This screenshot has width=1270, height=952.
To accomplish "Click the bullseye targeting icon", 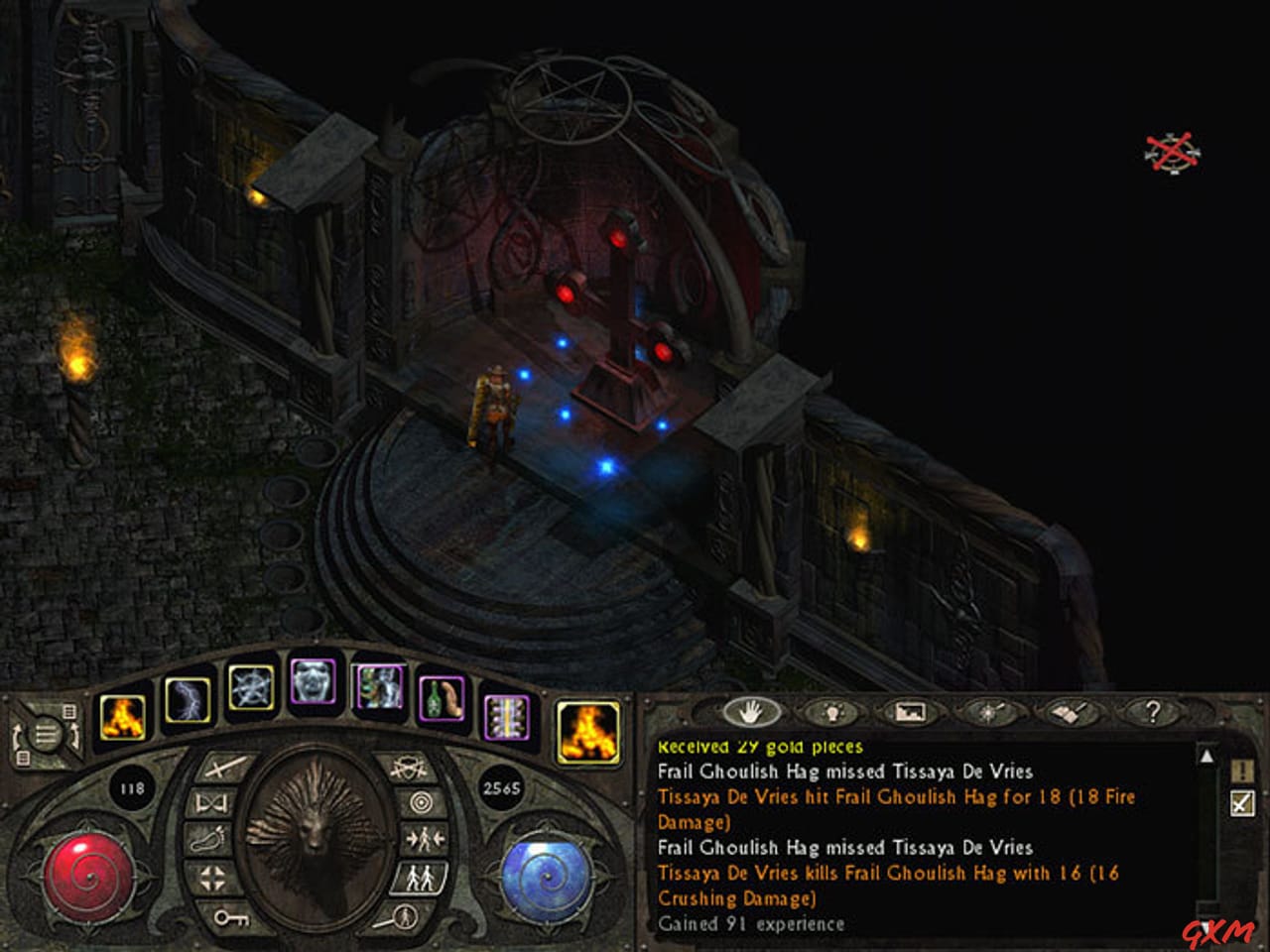I will coord(420,802).
